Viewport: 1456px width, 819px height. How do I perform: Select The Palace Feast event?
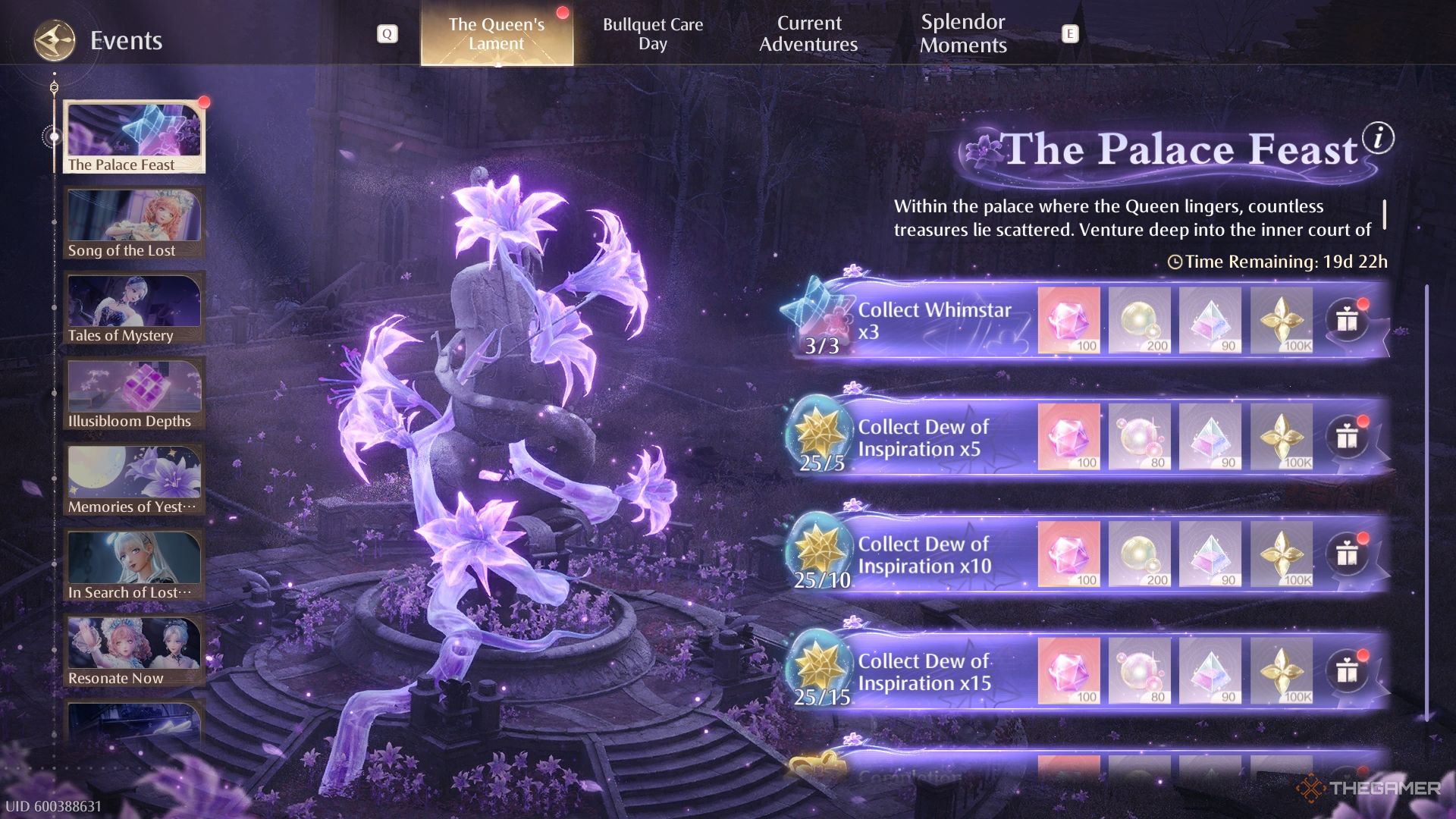[x=134, y=137]
